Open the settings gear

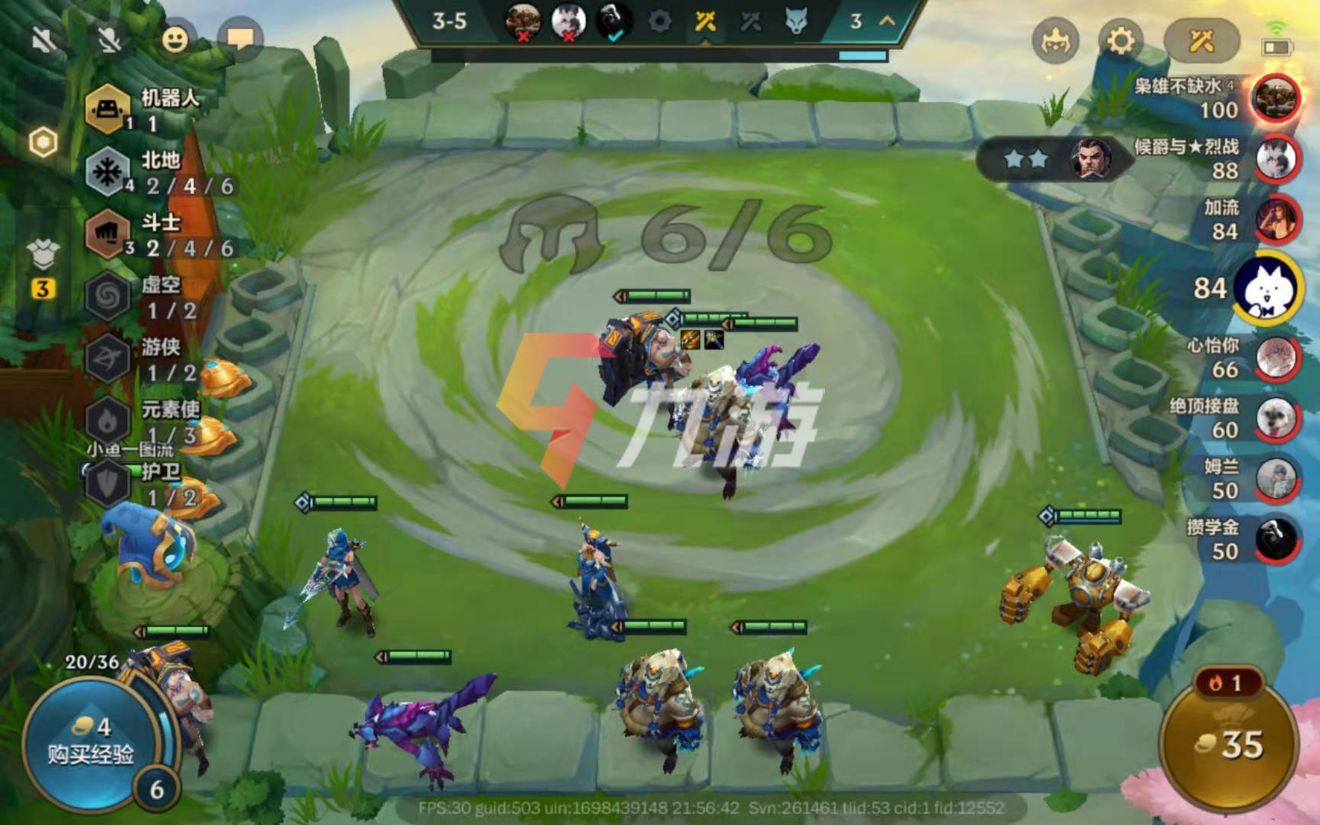click(1120, 41)
